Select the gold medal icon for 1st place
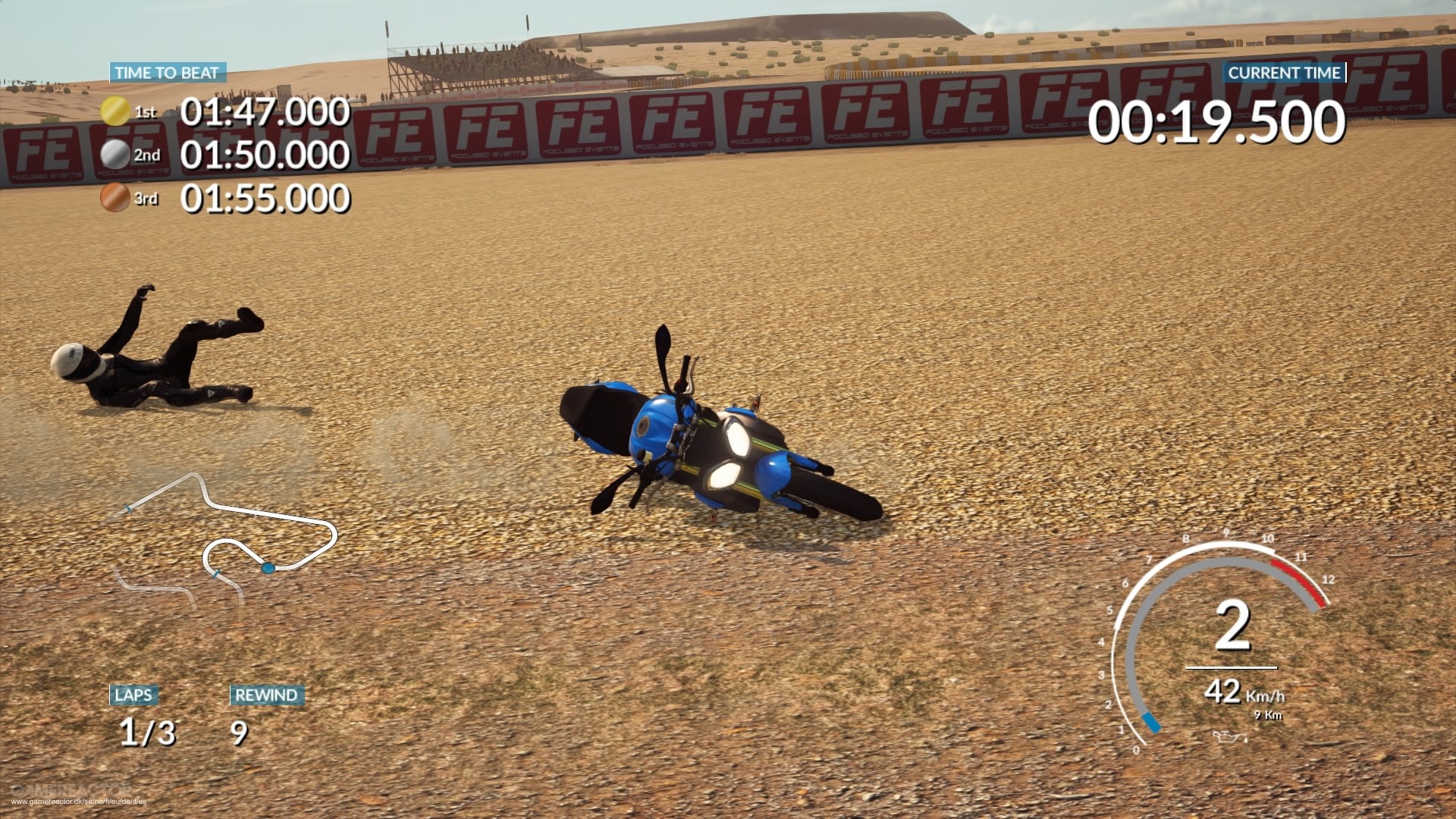Image resolution: width=1456 pixels, height=819 pixels. [x=115, y=111]
